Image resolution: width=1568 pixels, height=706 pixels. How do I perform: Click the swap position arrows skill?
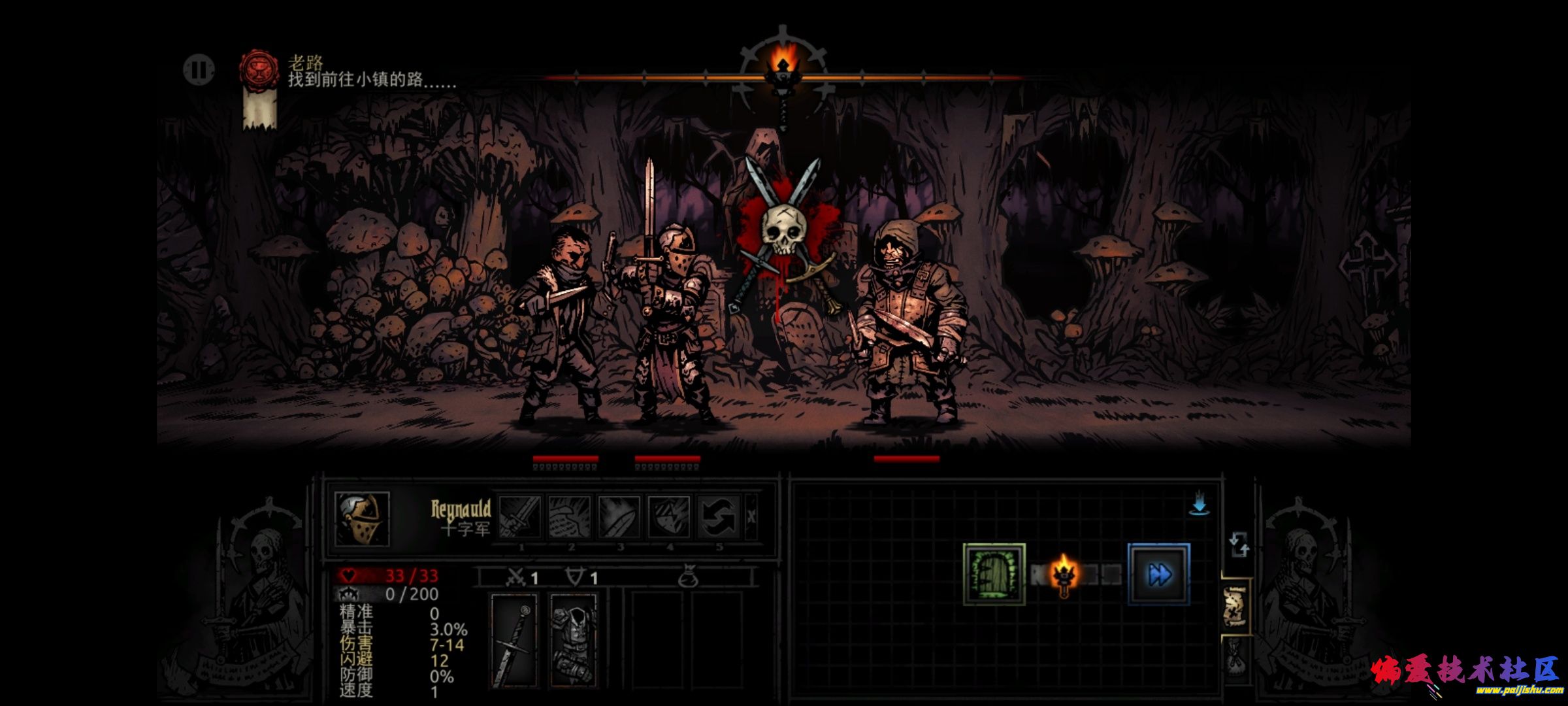pyautogui.click(x=719, y=516)
